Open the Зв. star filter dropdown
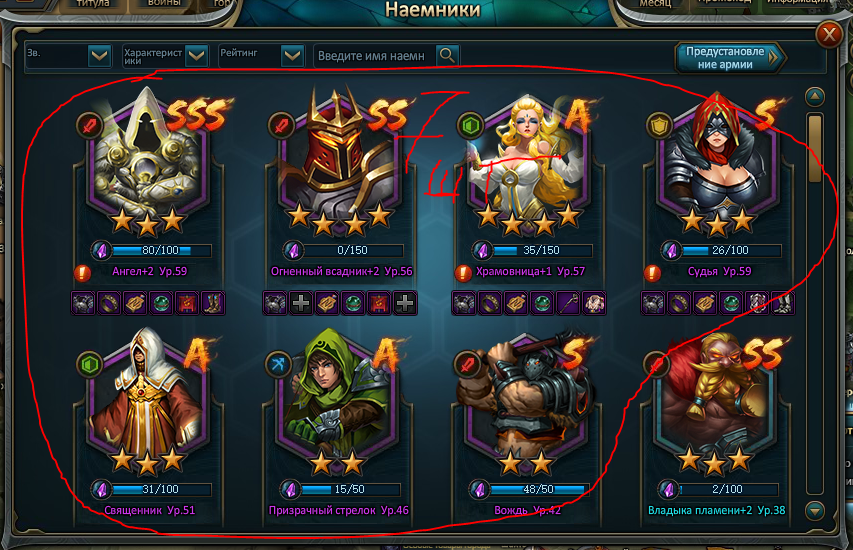The image size is (853, 550). click(99, 56)
